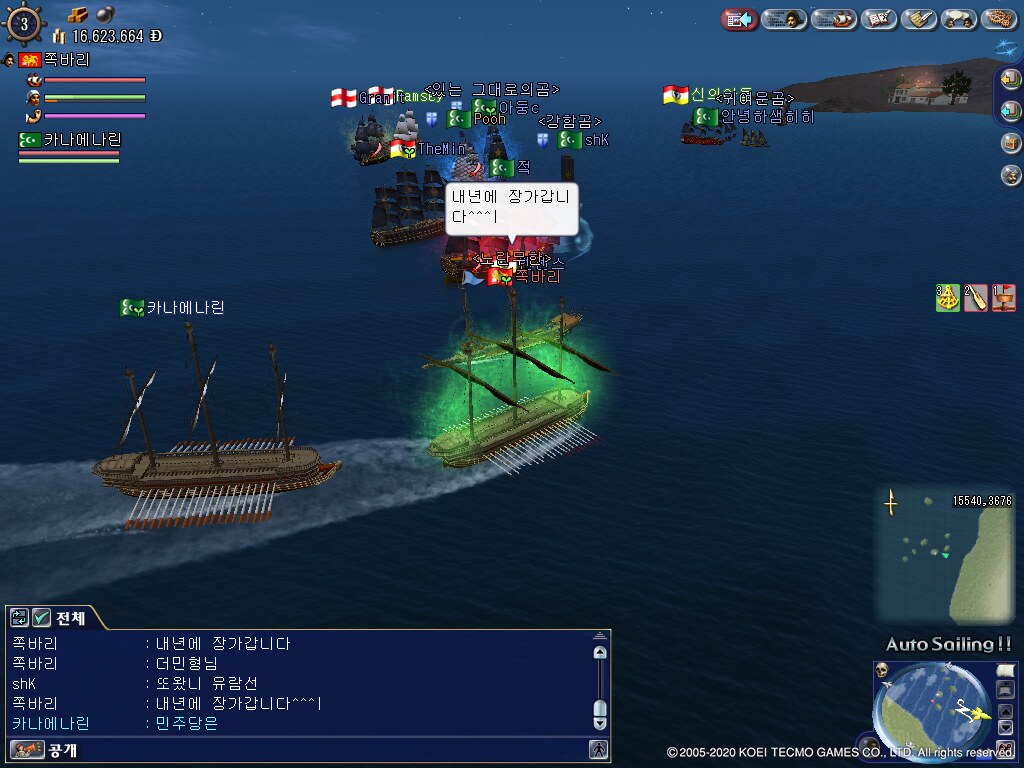Click the red menu-collapse arrow button
The width and height of the screenshot is (1024, 768).
[x=739, y=19]
